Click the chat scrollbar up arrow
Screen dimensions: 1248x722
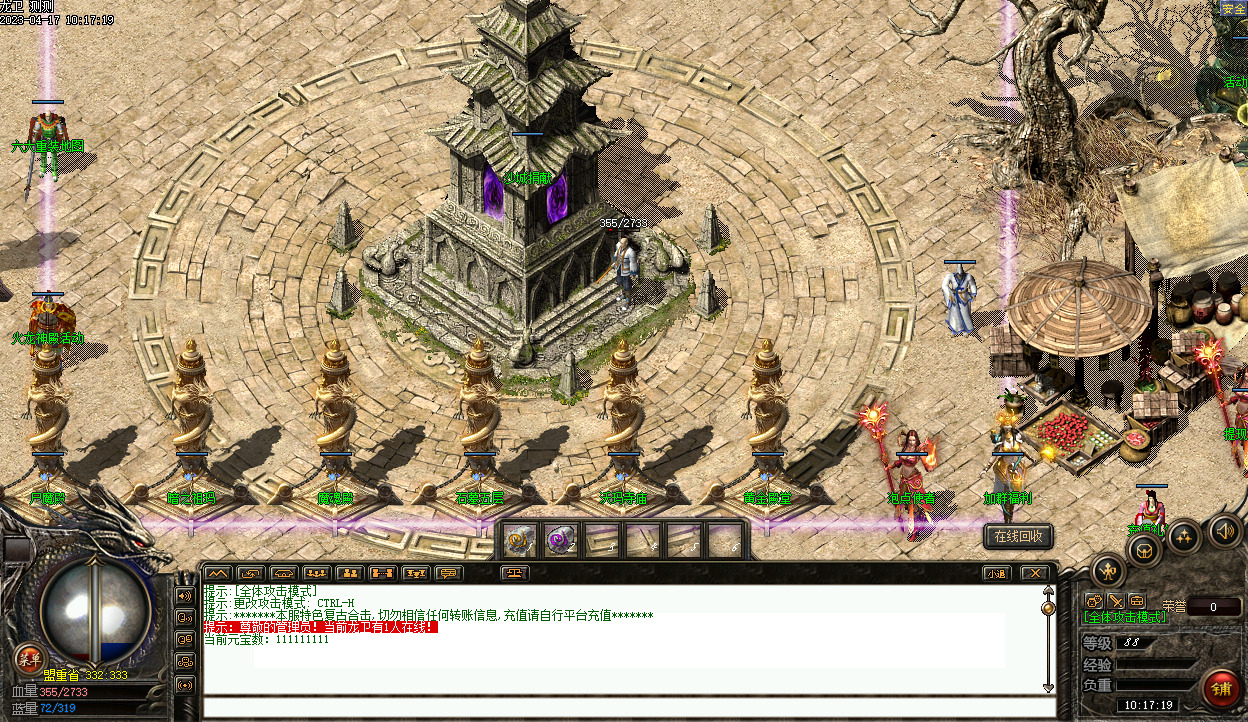click(x=1048, y=592)
